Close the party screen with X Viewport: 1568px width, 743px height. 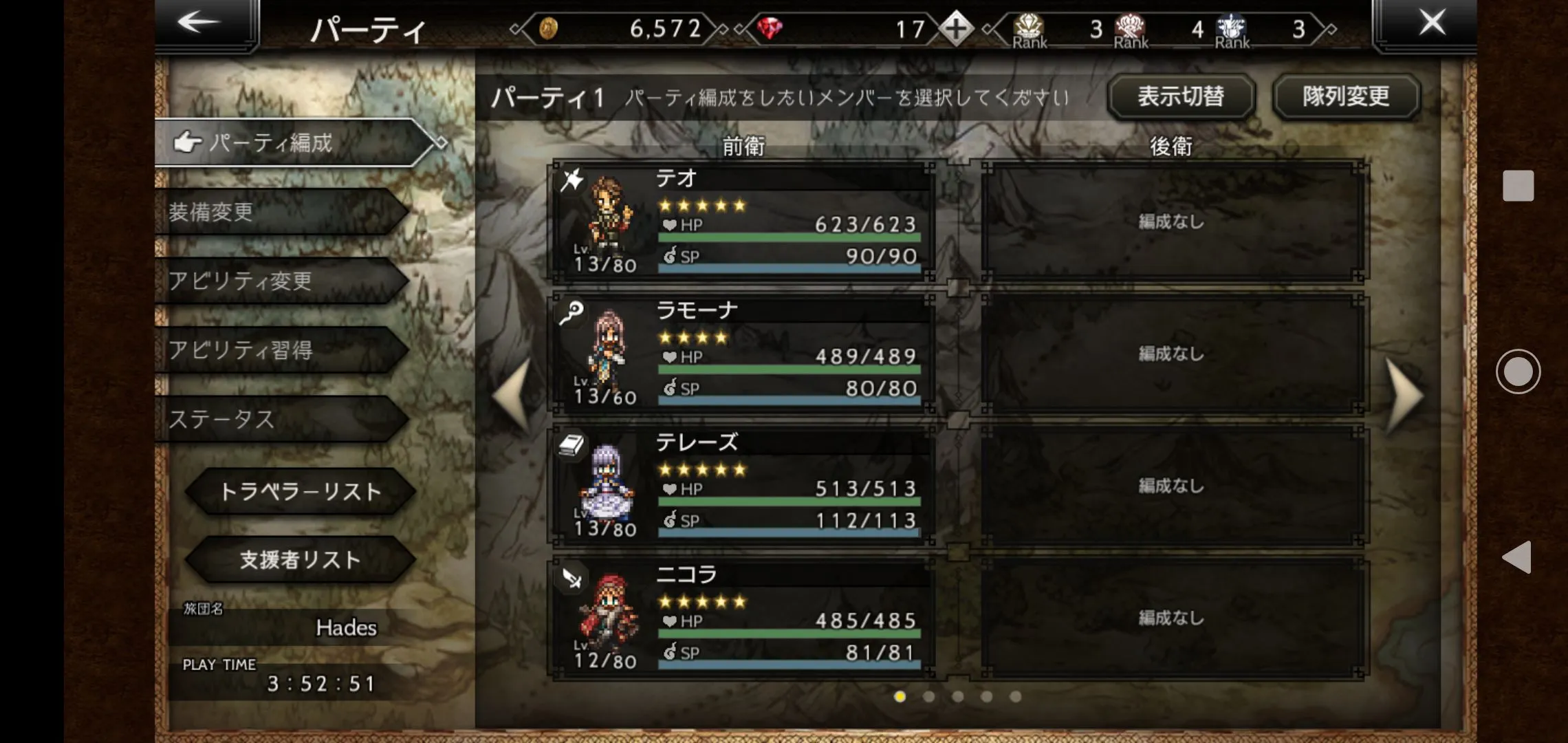pyautogui.click(x=1432, y=23)
